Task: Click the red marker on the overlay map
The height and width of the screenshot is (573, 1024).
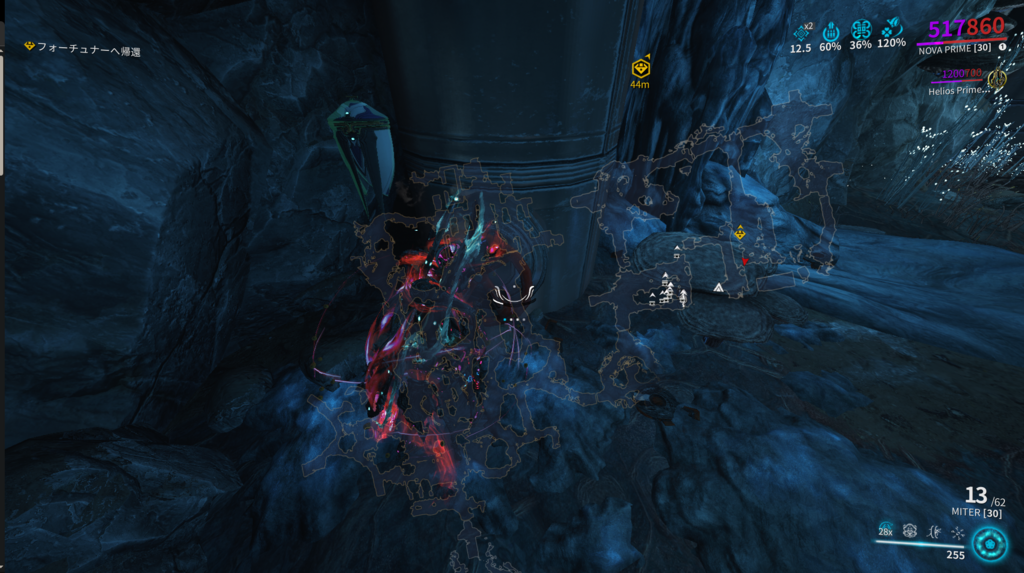Action: (x=745, y=261)
